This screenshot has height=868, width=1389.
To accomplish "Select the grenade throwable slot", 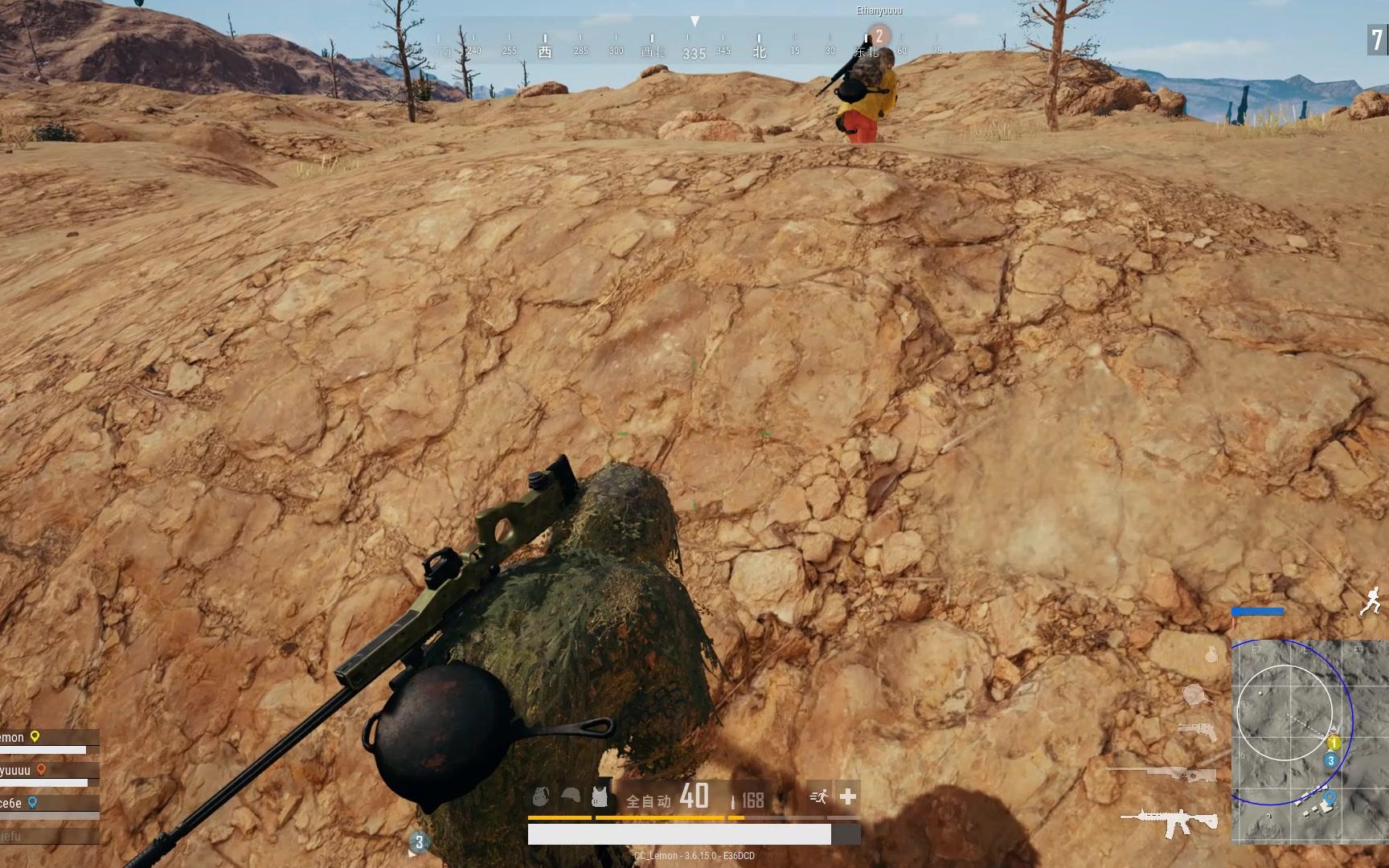I will pyautogui.click(x=1211, y=654).
